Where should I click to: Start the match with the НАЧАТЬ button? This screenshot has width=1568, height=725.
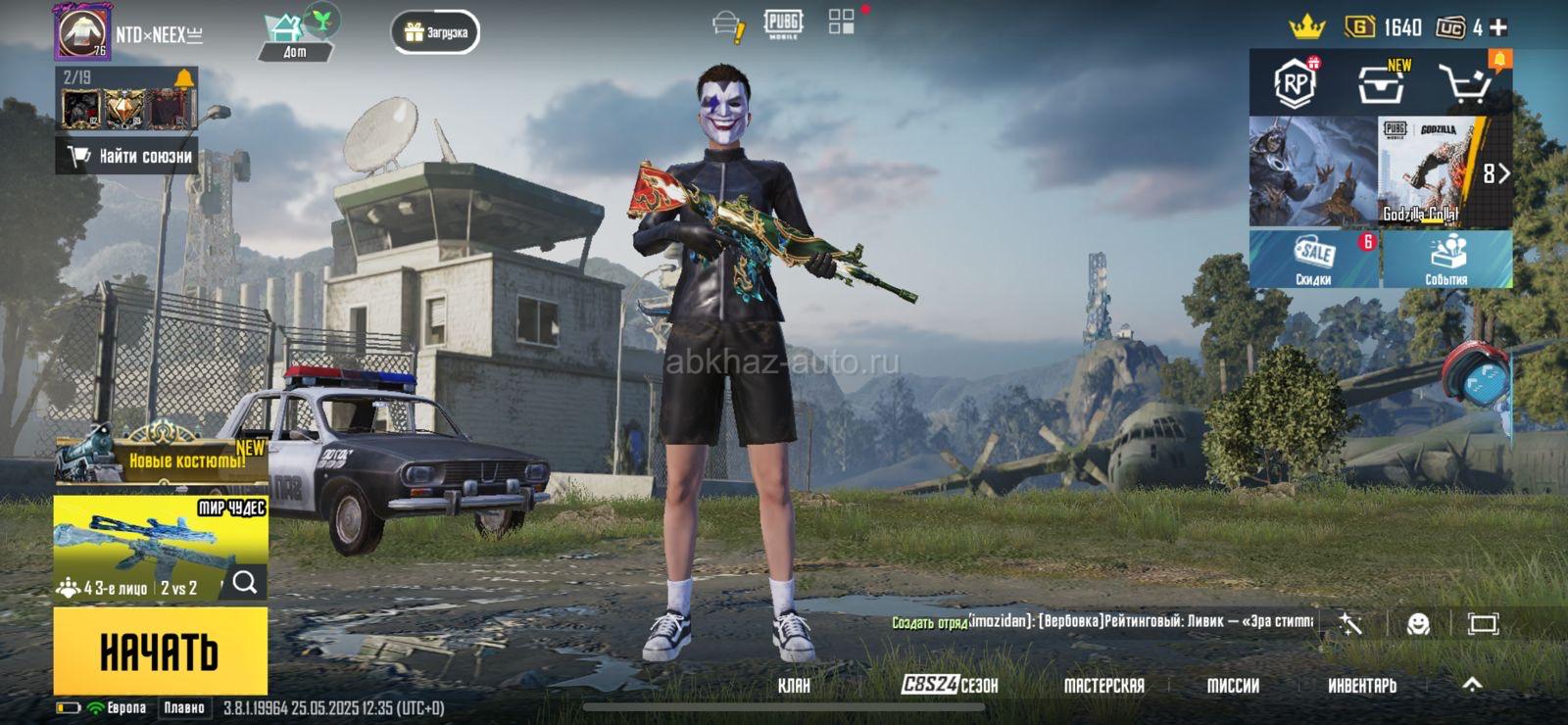(160, 651)
